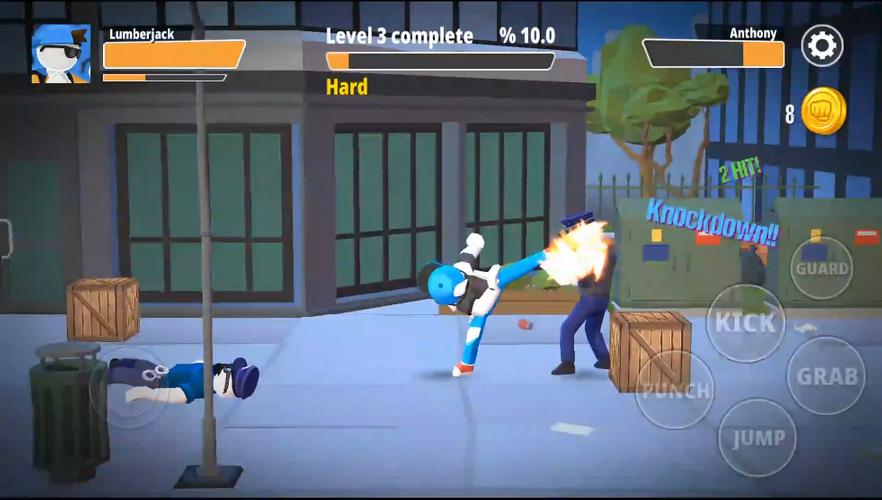Use the GRAB button
Screen dimensions: 882x500
point(826,376)
